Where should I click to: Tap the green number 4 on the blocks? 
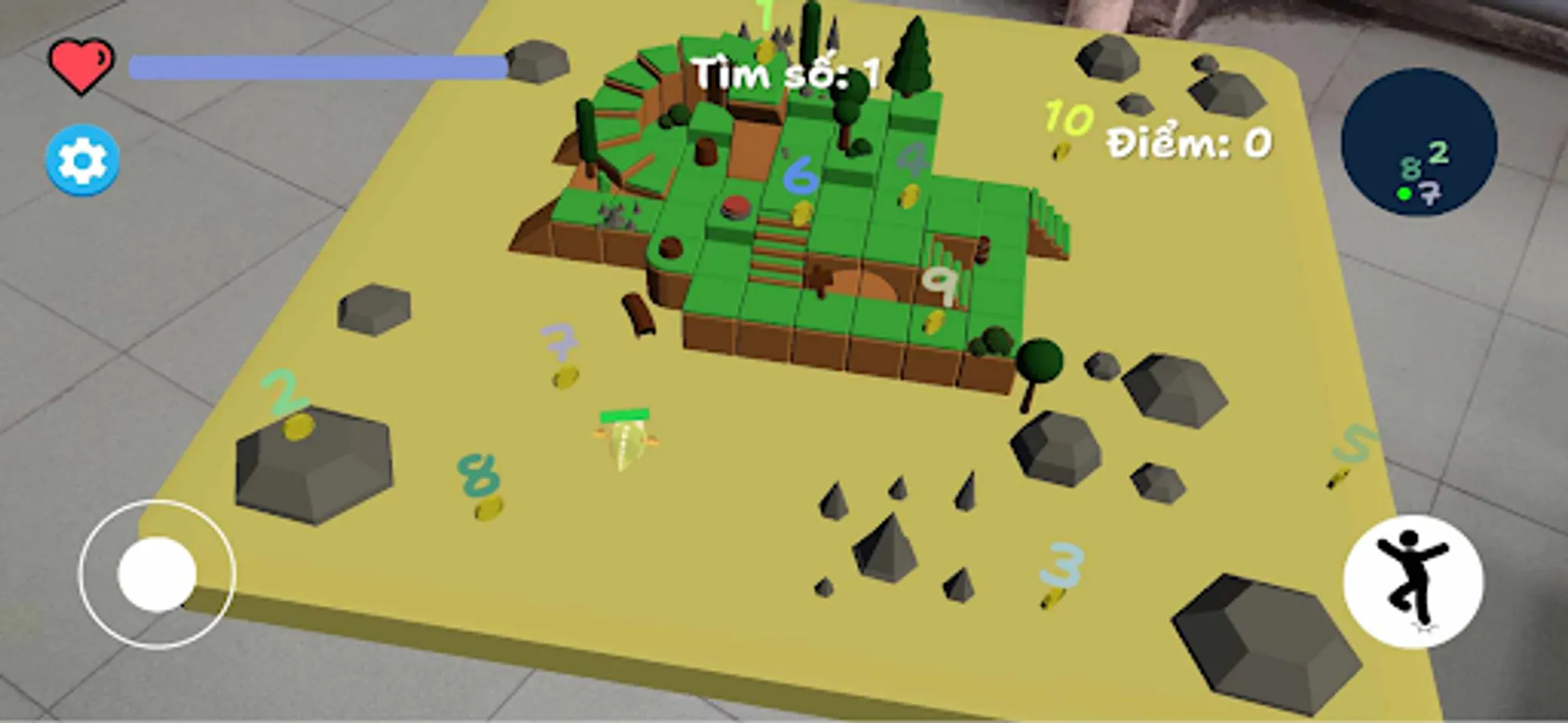913,157
